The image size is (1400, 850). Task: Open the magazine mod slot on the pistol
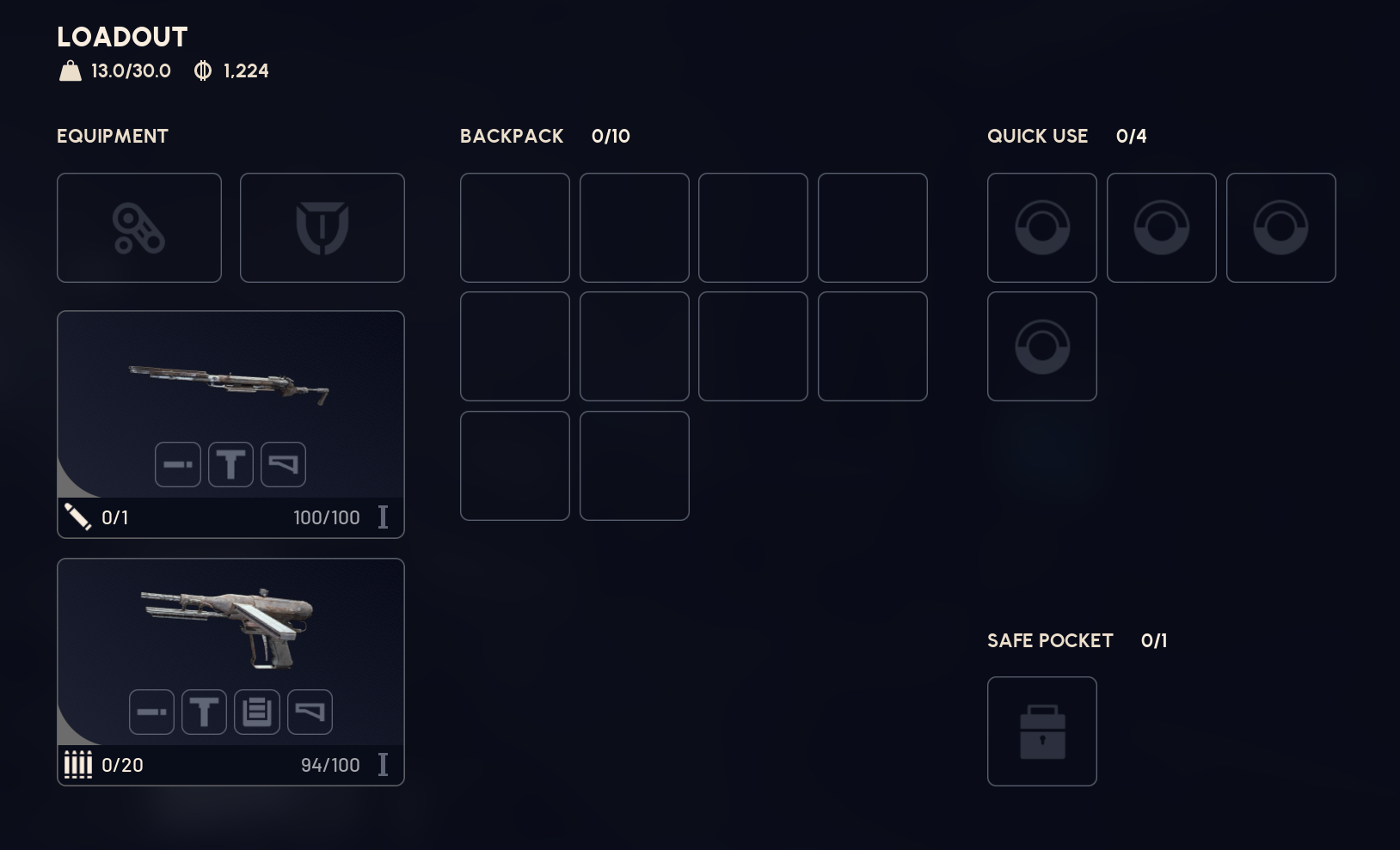[x=257, y=711]
